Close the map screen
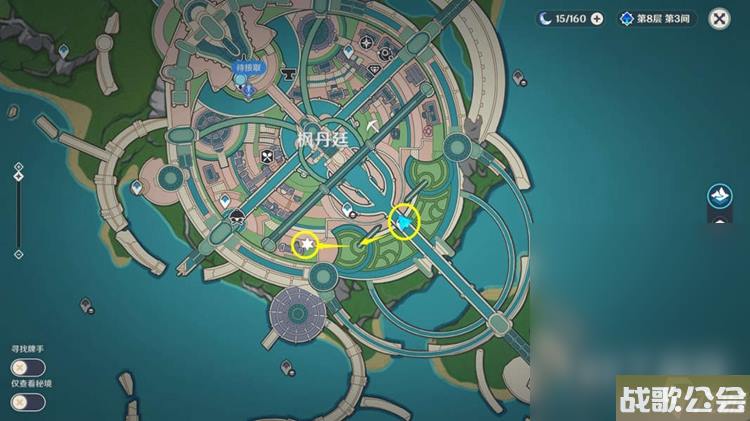 [718, 18]
